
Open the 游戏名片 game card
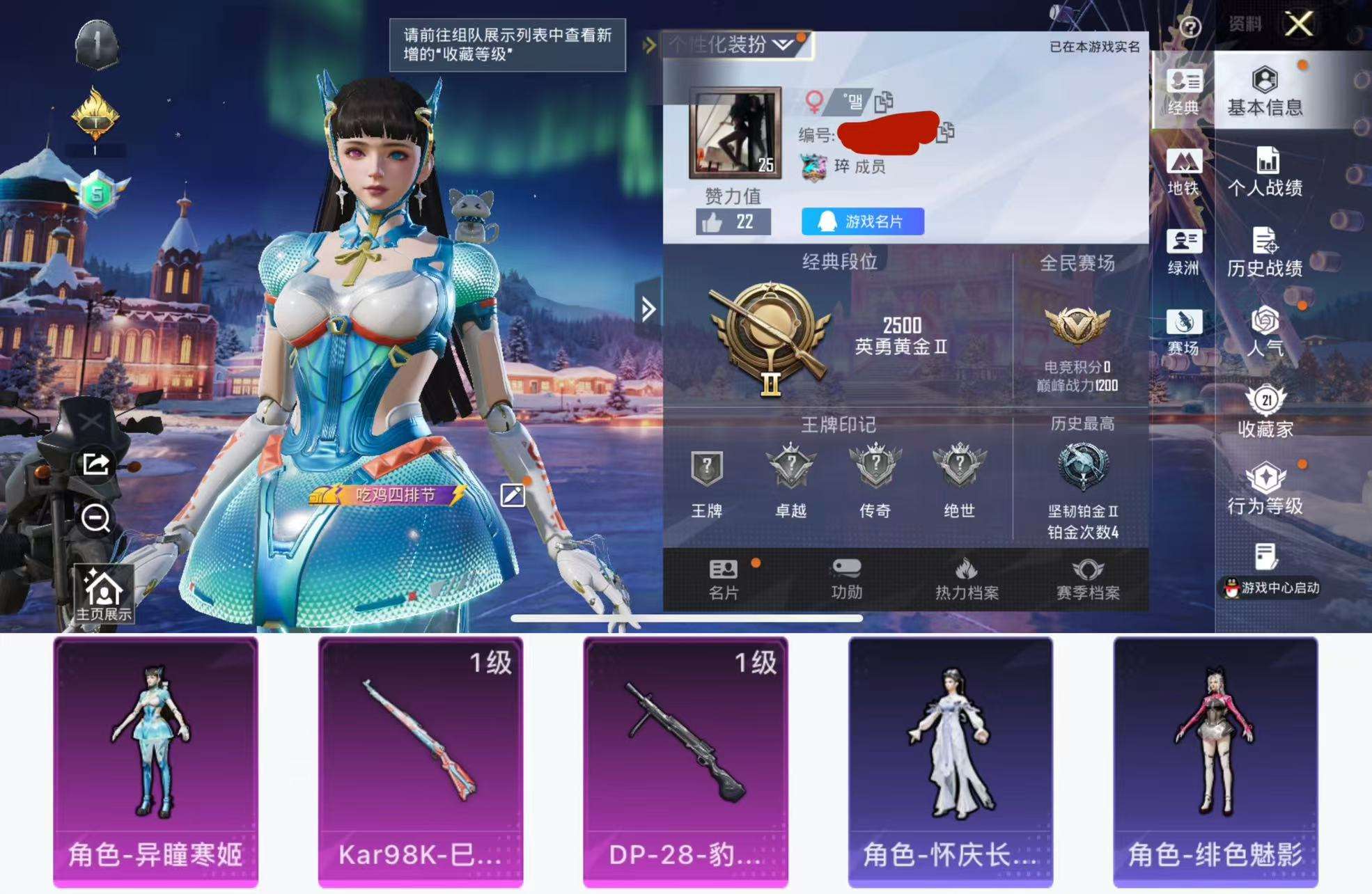coord(861,222)
